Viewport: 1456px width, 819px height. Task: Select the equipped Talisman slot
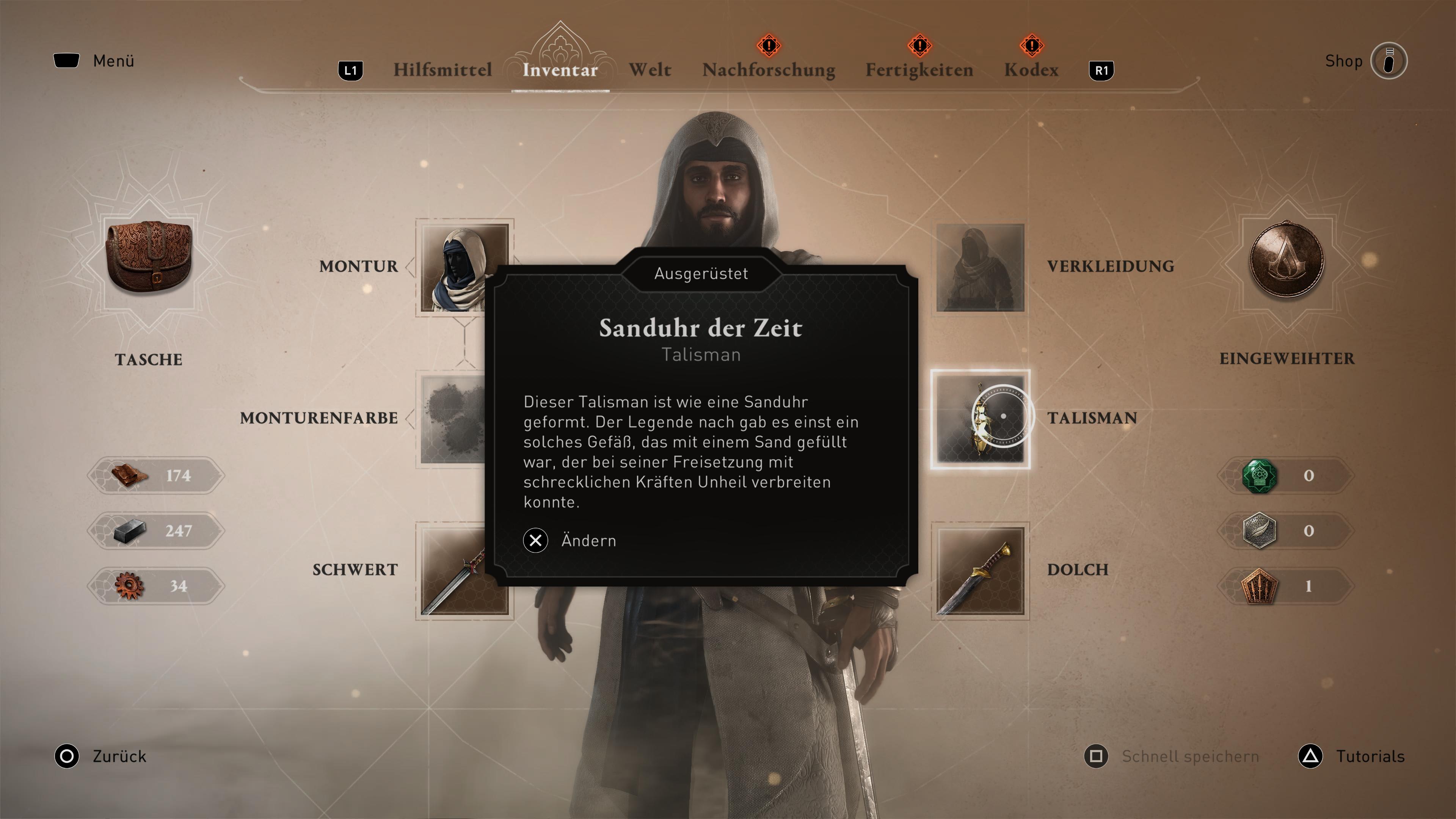[x=980, y=419]
